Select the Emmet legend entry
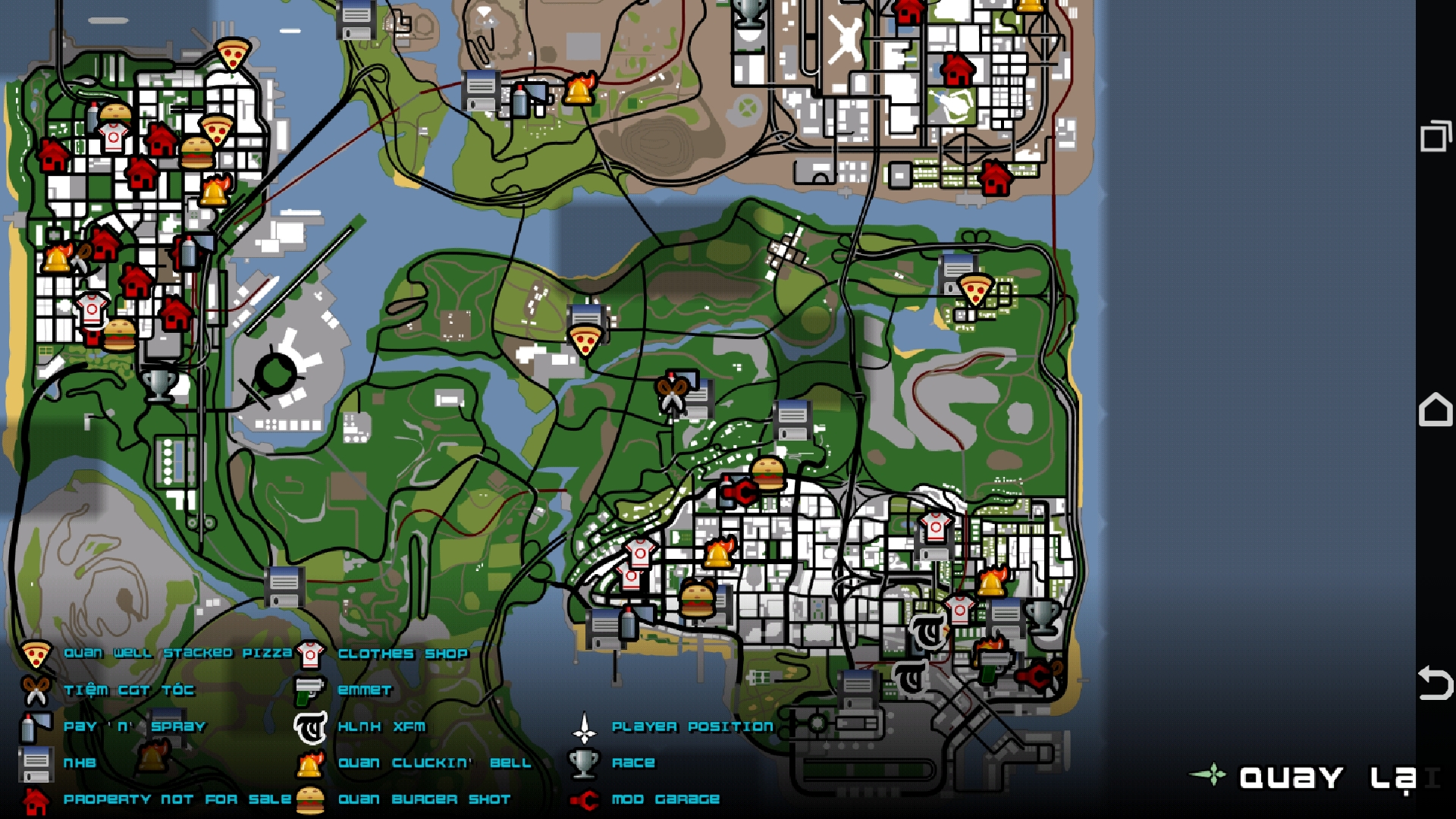Screen dimensions: 1456x819 [x=364, y=690]
